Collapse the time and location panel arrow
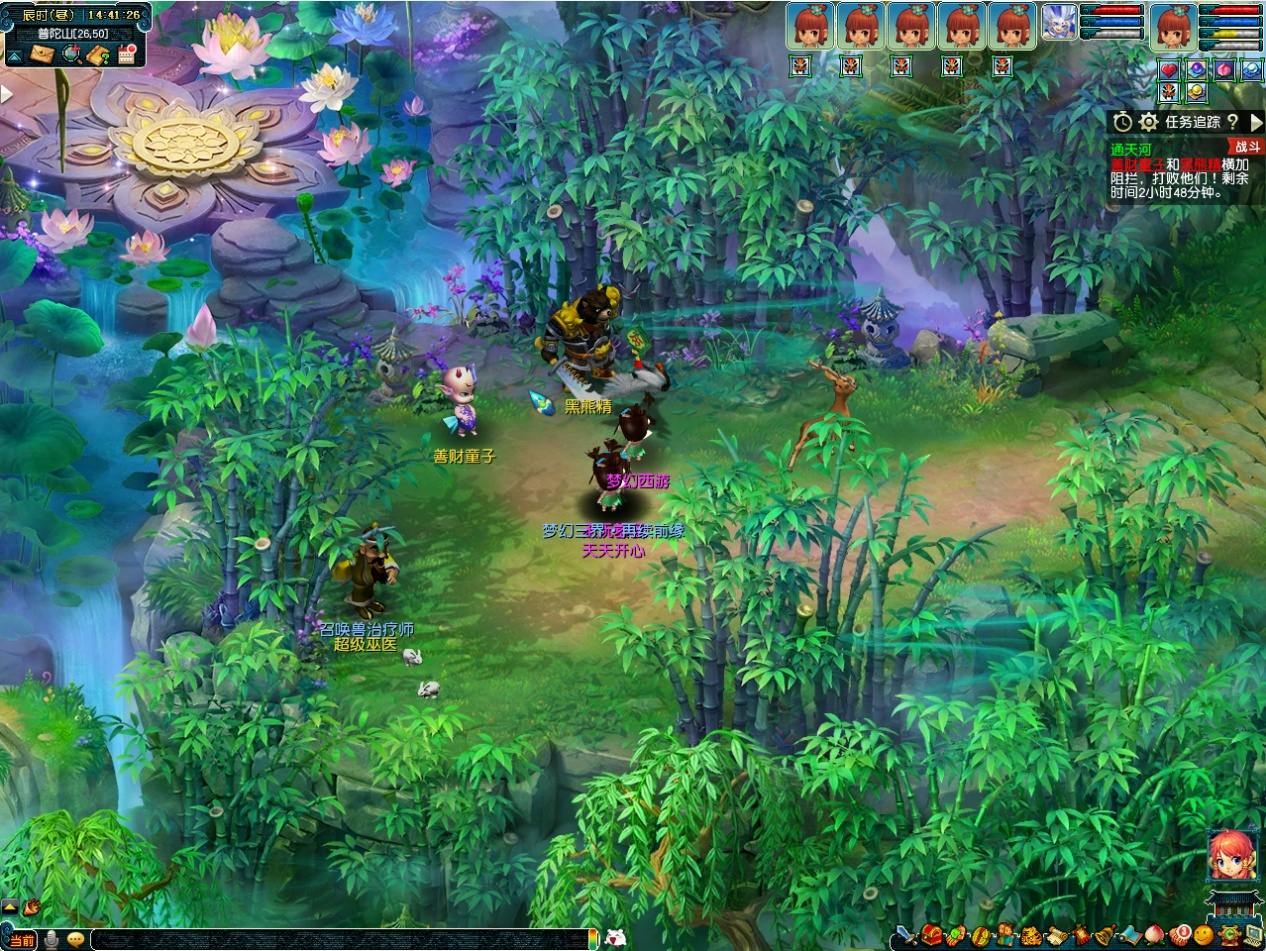Screen dimensions: 1266x951 point(15,55)
